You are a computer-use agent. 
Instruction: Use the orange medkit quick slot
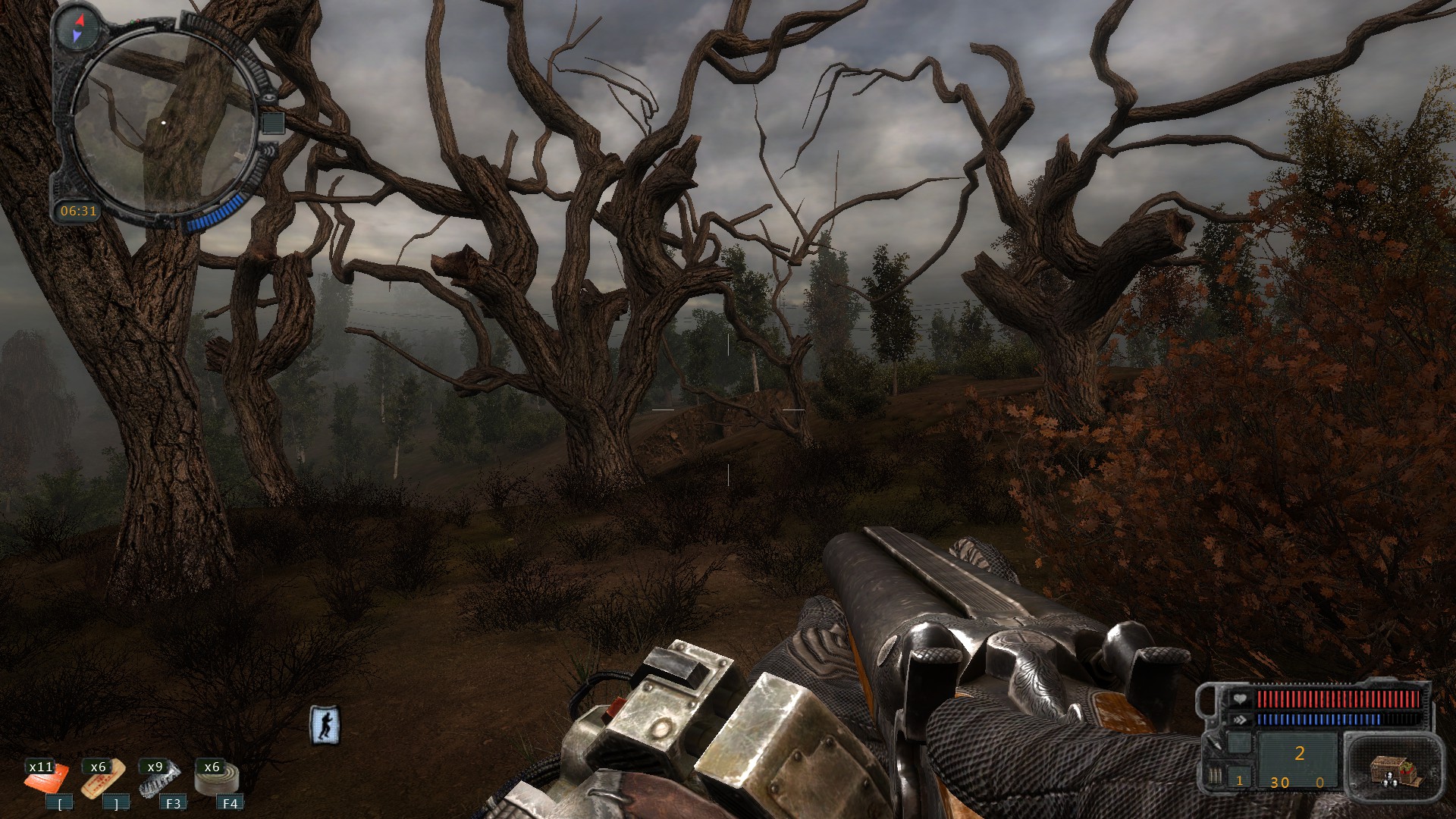[x=47, y=779]
